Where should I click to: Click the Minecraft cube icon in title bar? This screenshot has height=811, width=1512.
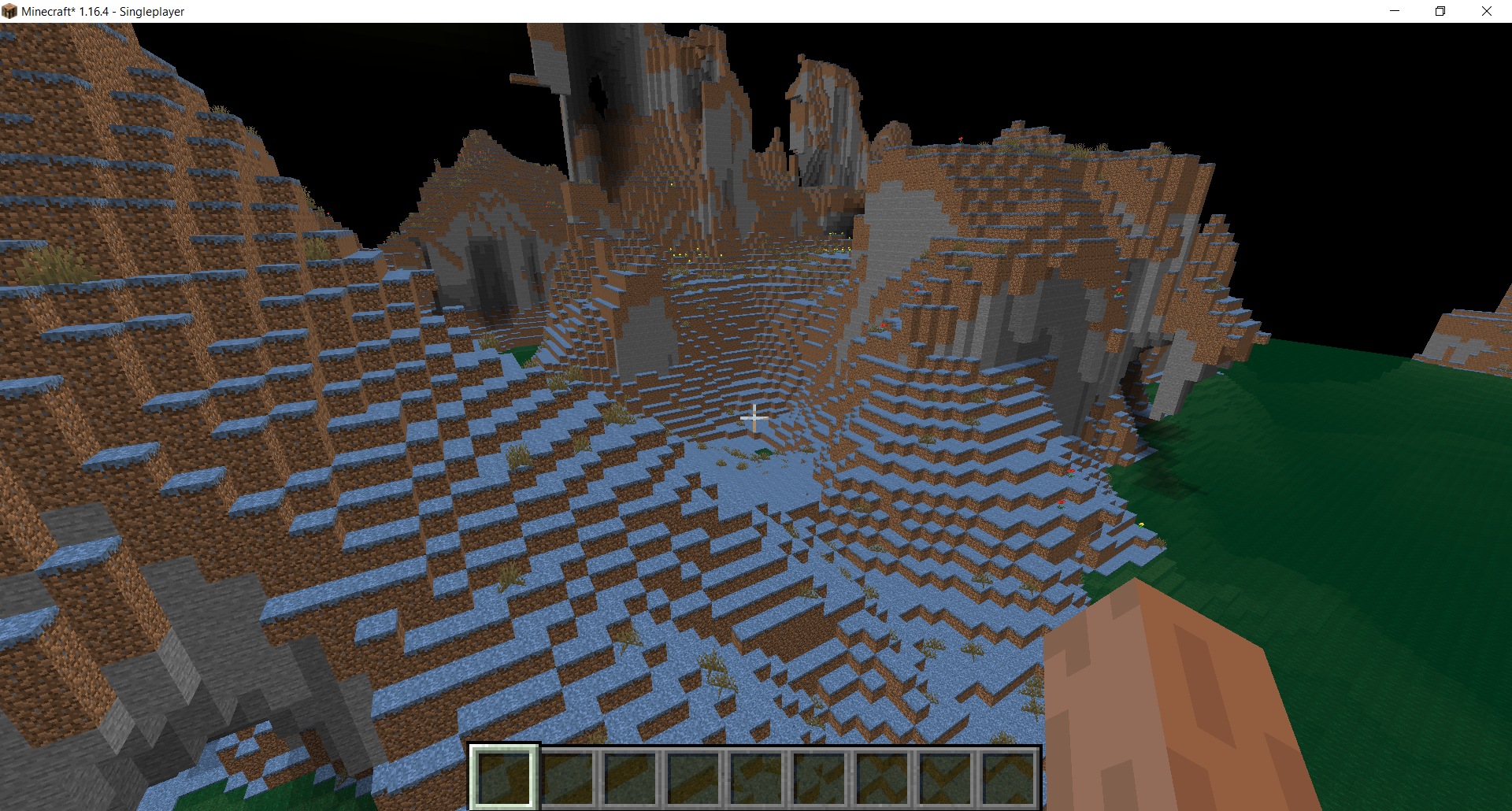pos(11,11)
